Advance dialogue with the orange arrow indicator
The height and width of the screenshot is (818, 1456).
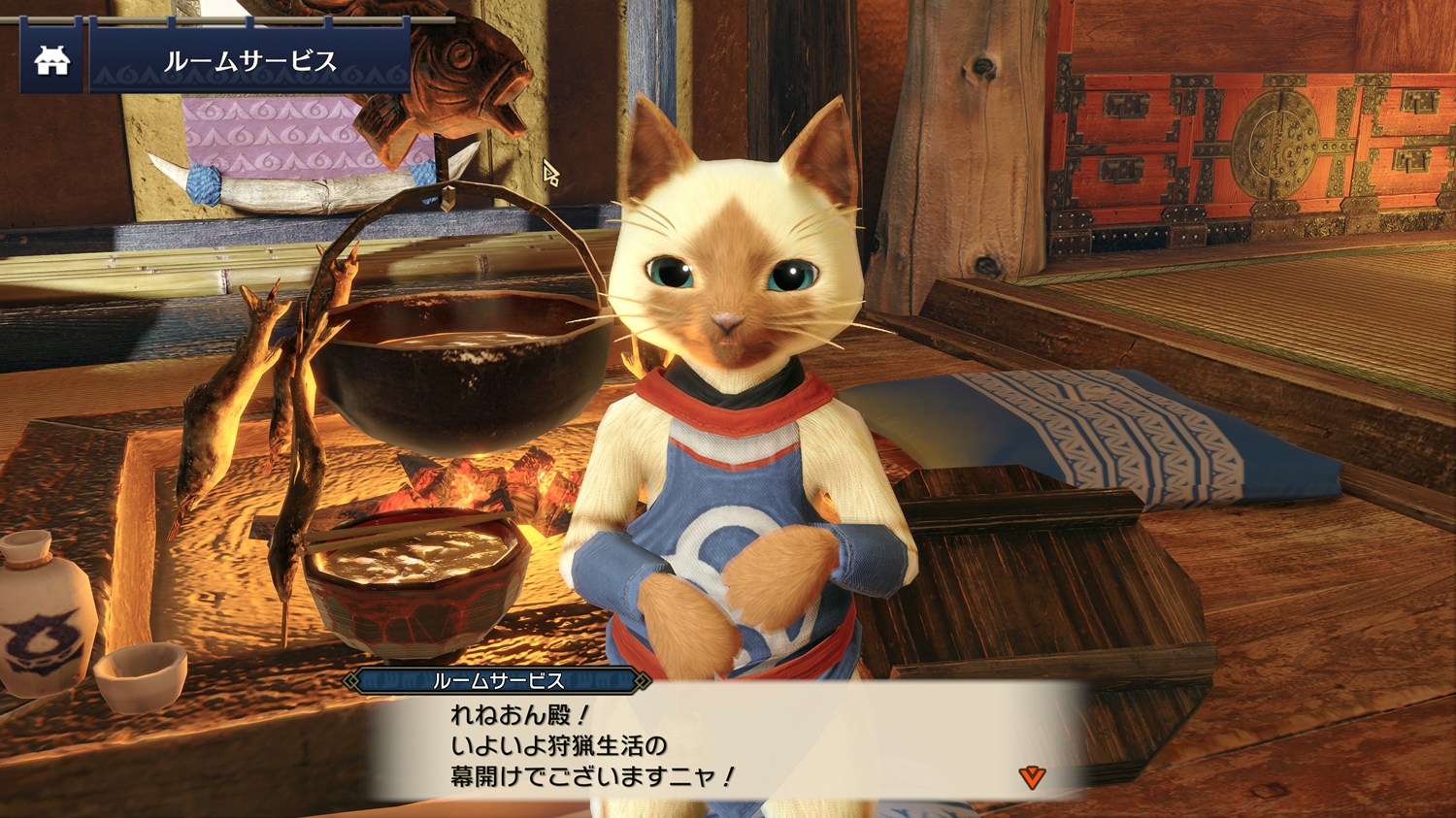click(1032, 776)
